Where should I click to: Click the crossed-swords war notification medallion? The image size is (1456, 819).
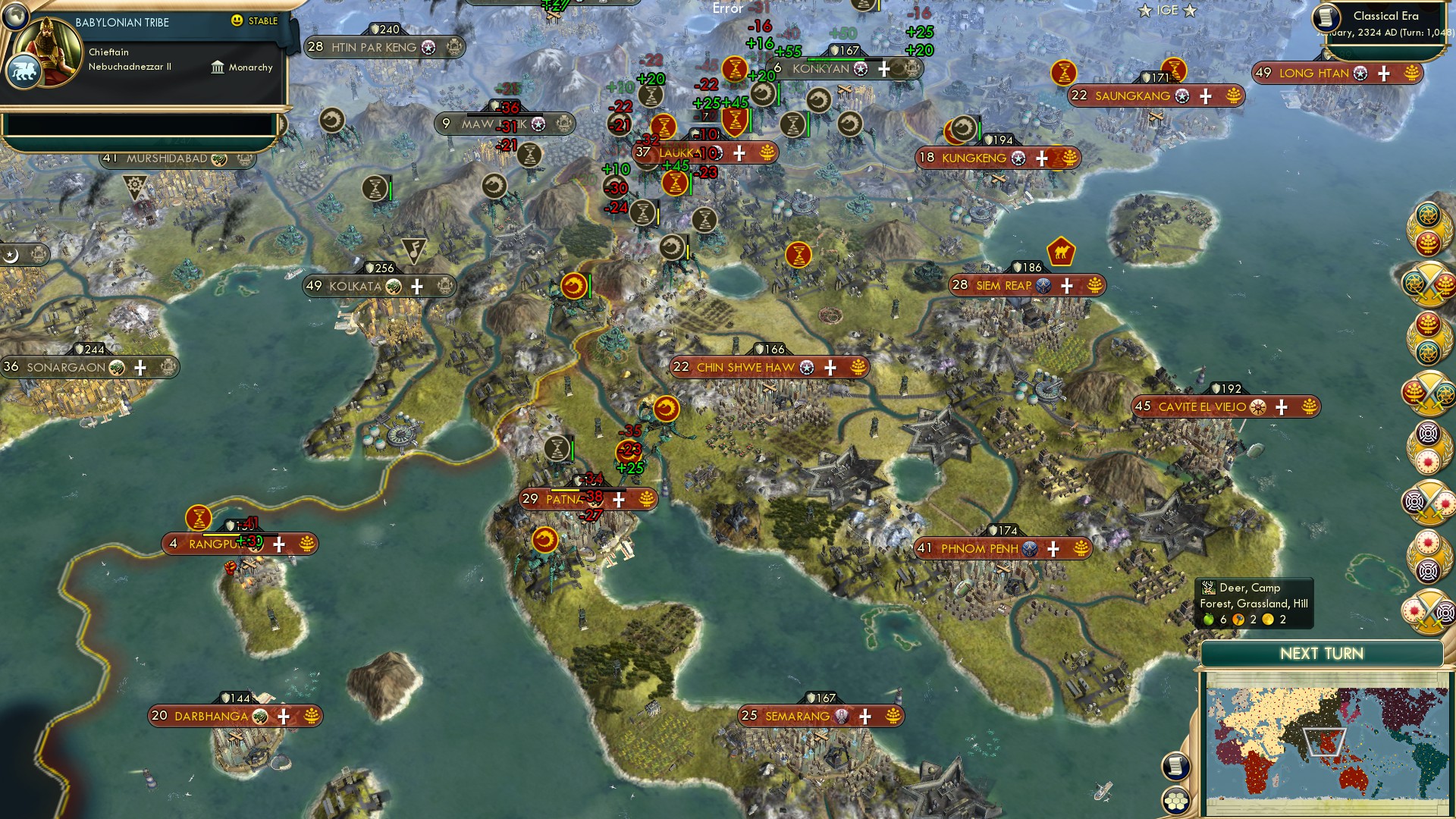pos(1428,284)
